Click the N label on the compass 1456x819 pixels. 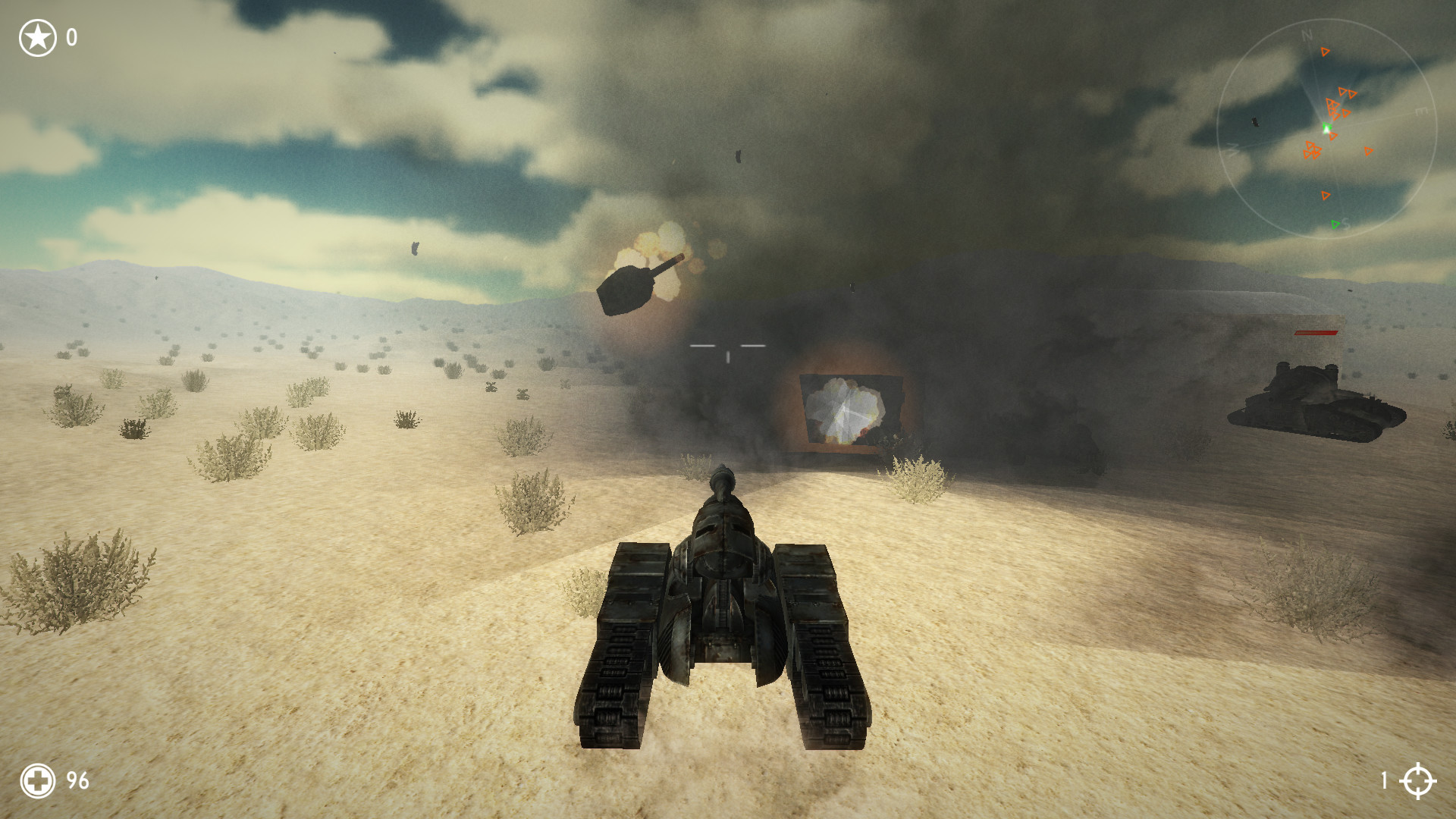[x=1306, y=35]
